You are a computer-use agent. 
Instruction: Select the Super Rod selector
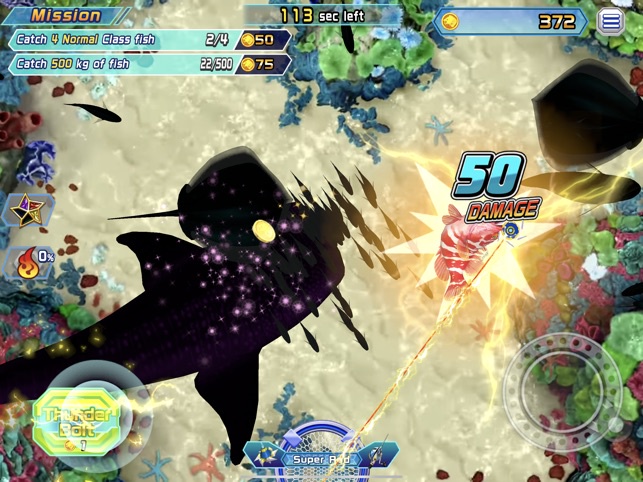point(320,459)
